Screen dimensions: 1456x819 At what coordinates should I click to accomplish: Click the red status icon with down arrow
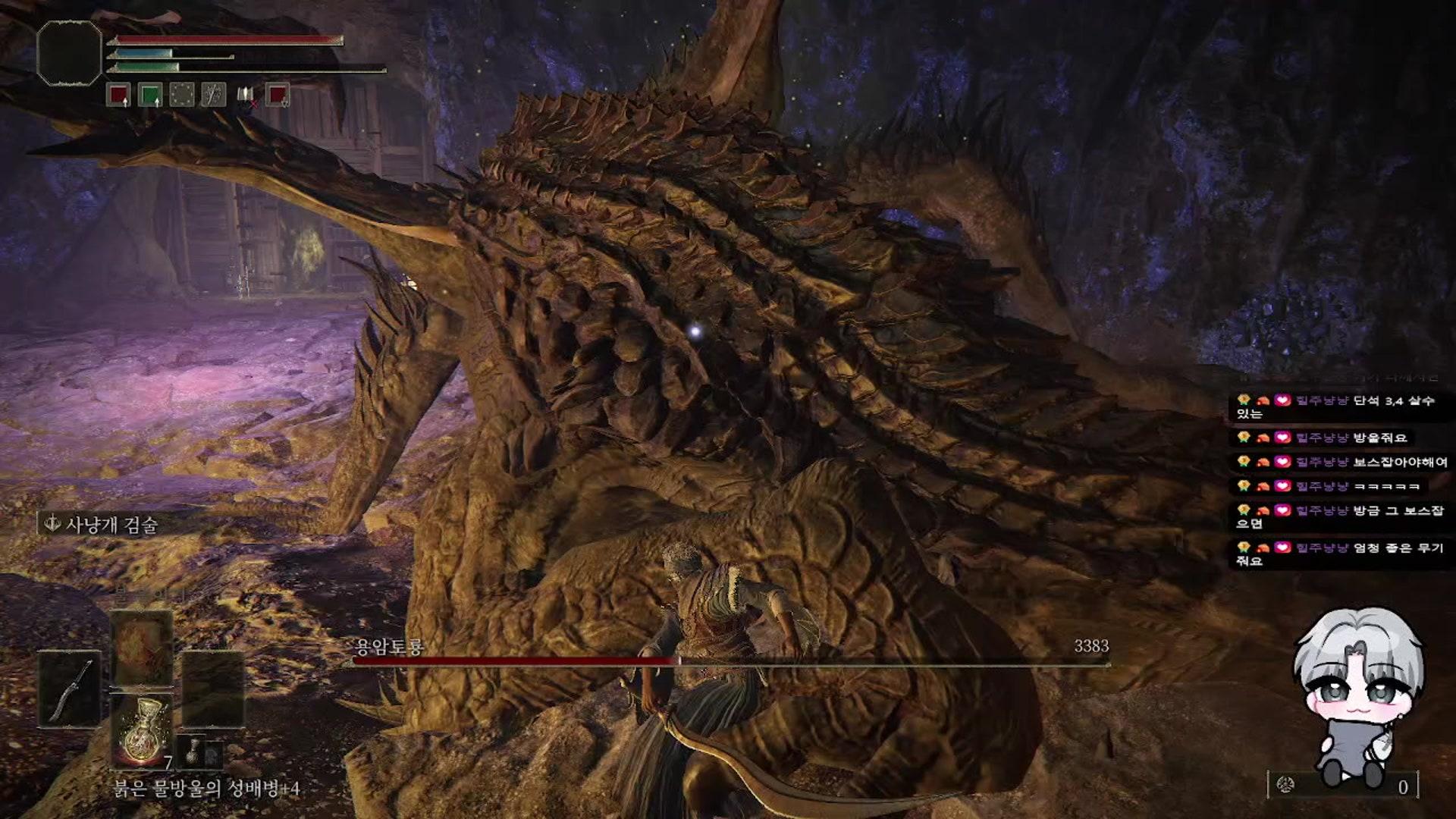click(x=278, y=96)
